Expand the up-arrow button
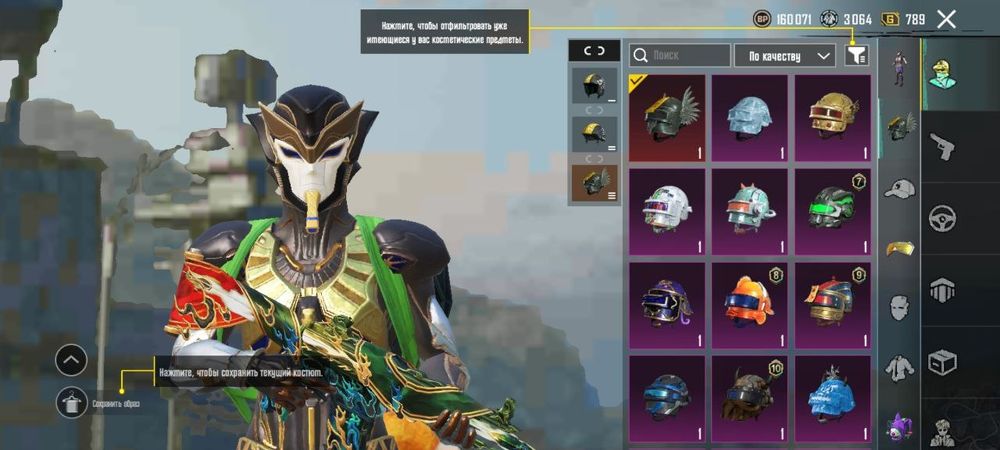The image size is (1000, 450). coord(71,360)
